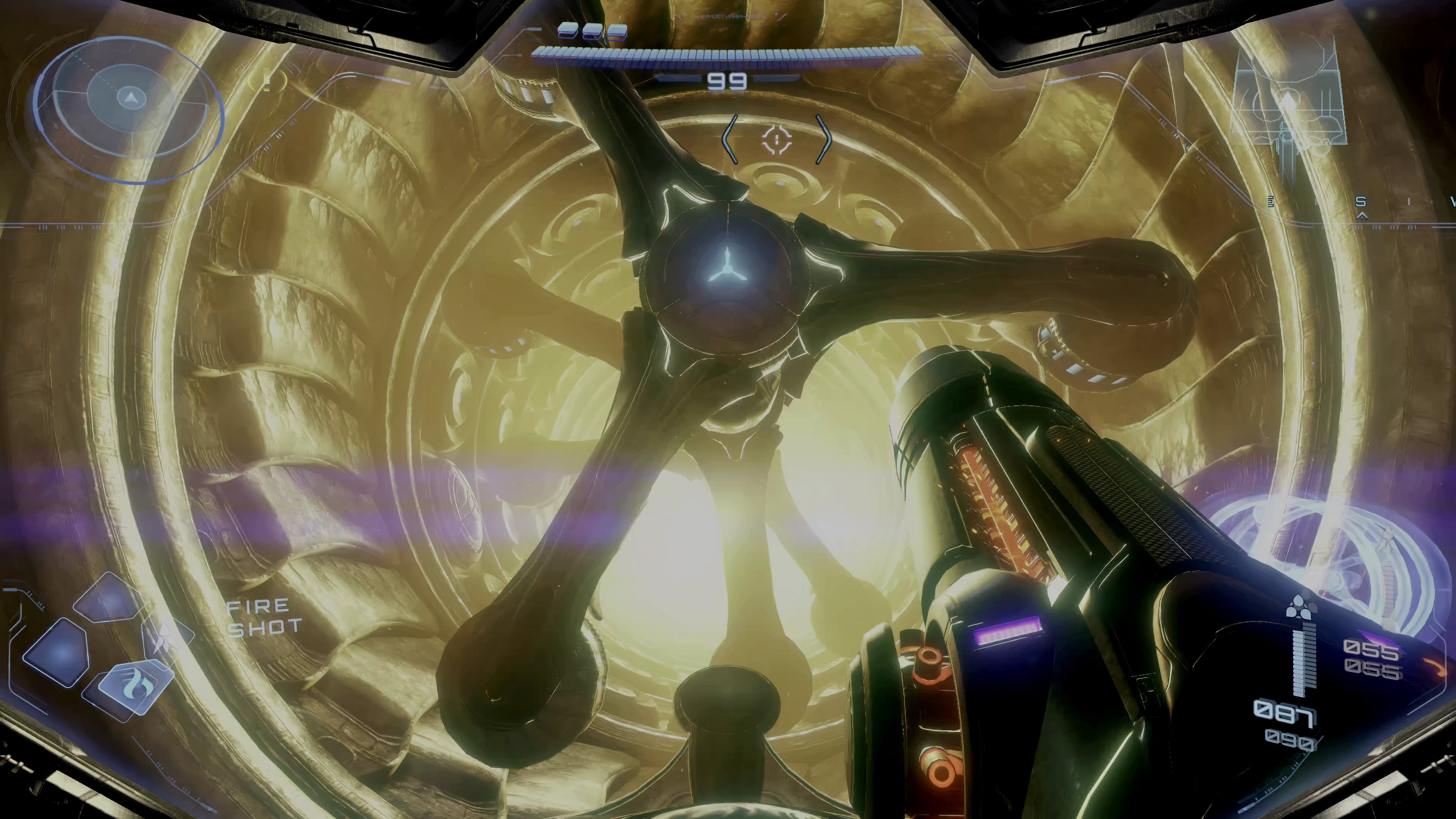Open the wireframe room minimap
1456x819 pixels.
(x=1289, y=105)
